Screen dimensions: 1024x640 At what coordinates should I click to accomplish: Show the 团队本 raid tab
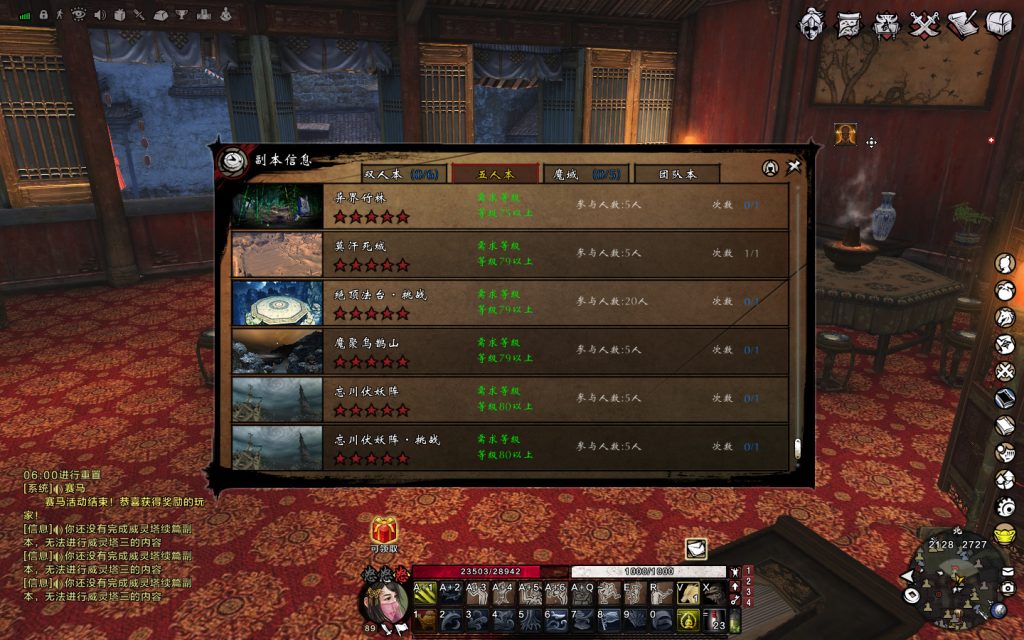click(x=677, y=174)
